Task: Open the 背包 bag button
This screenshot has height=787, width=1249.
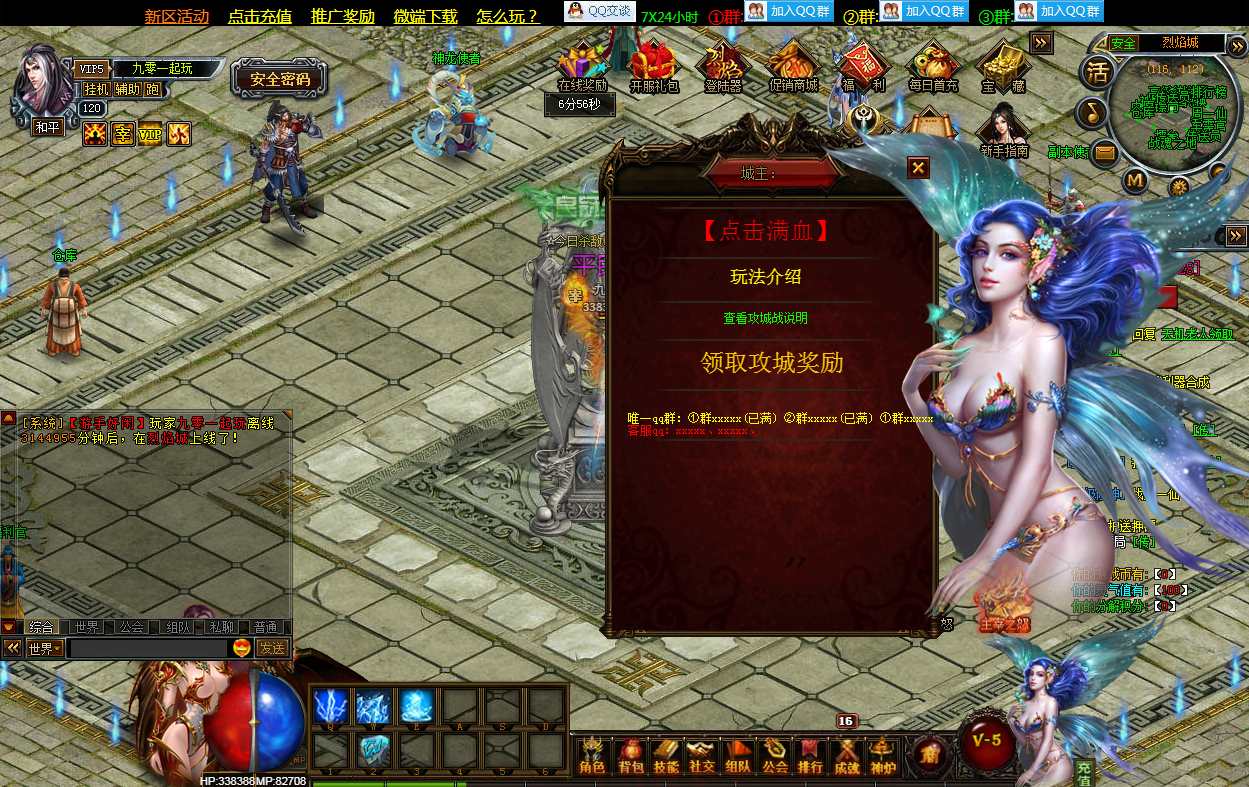Action: pos(630,757)
